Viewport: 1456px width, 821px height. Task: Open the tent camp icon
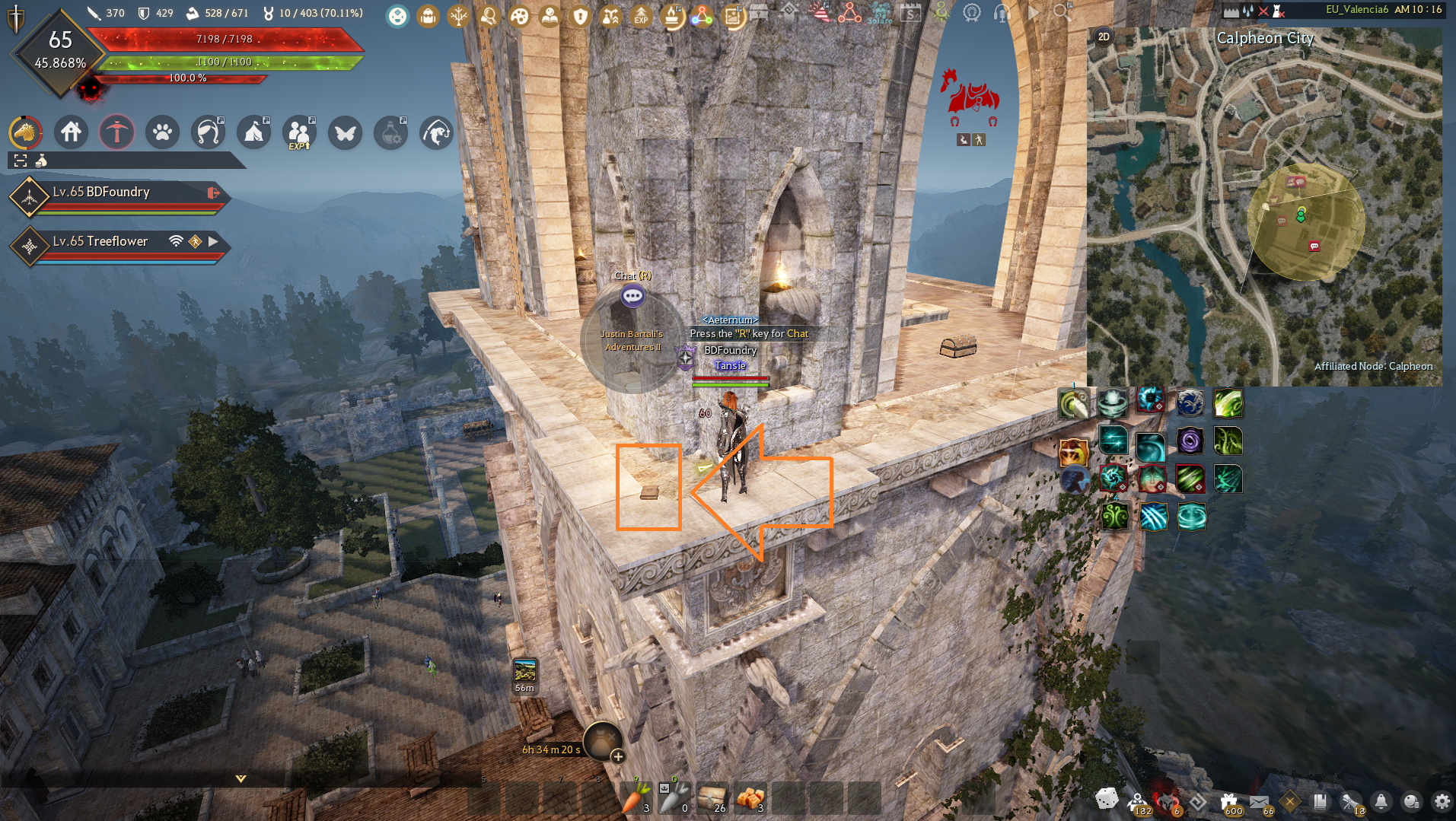pyautogui.click(x=253, y=132)
